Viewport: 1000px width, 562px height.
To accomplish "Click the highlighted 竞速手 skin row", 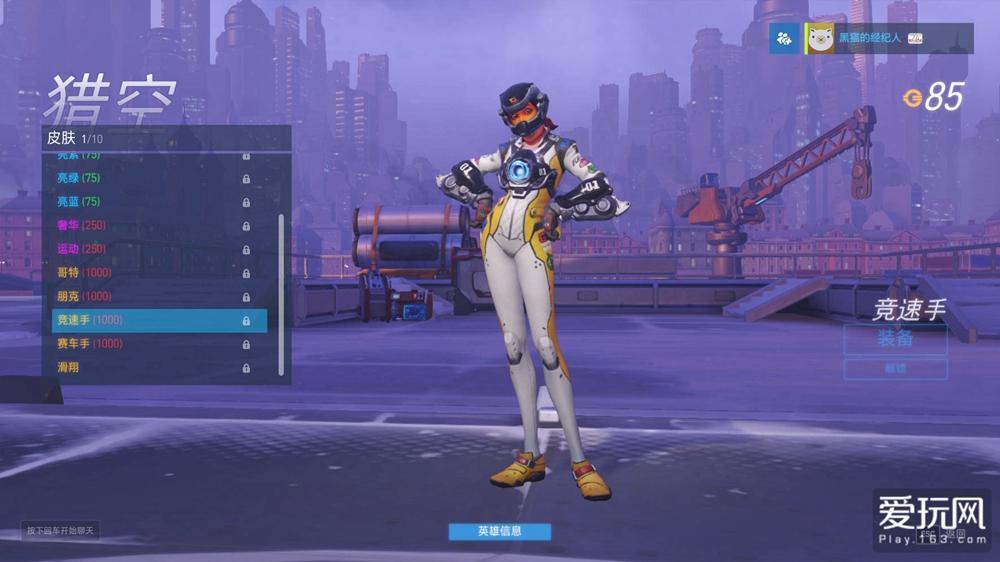I will [x=159, y=320].
